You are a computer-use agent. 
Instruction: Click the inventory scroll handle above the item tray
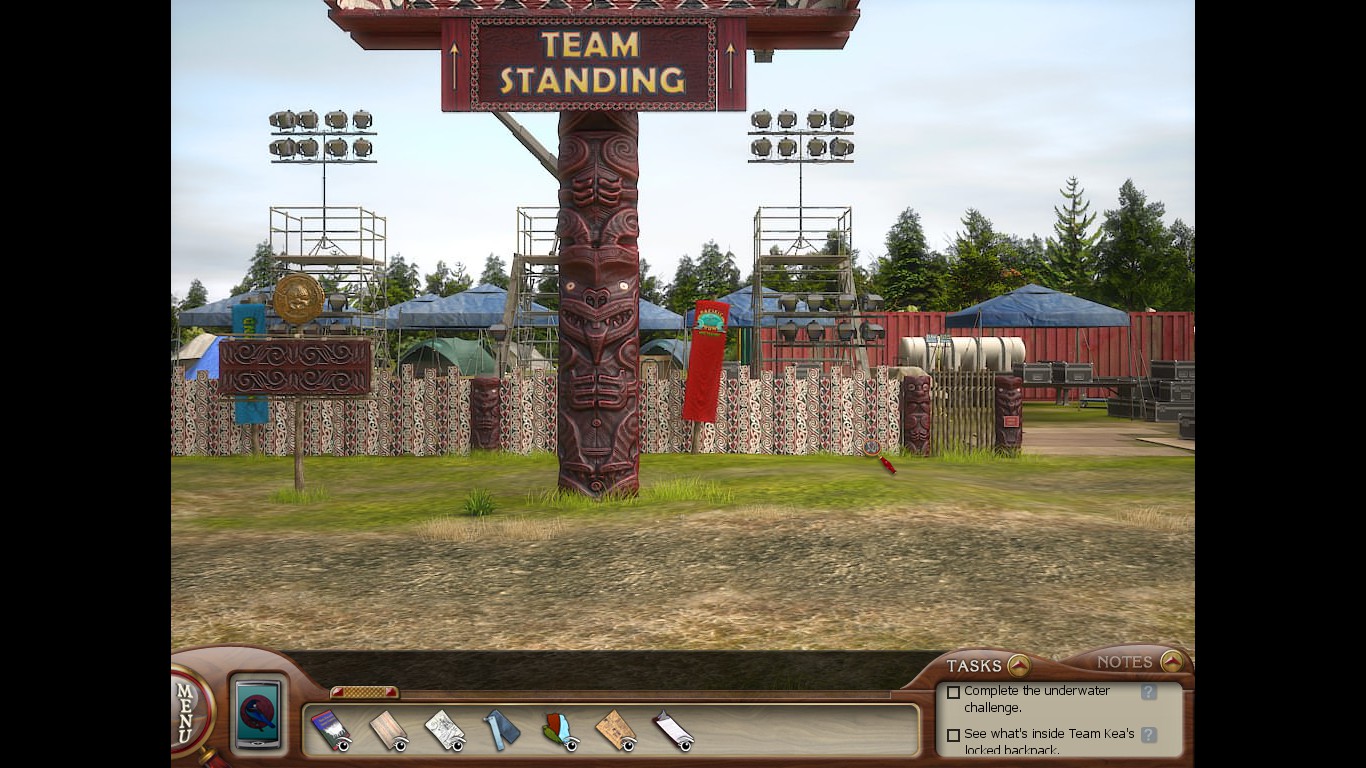click(x=364, y=692)
